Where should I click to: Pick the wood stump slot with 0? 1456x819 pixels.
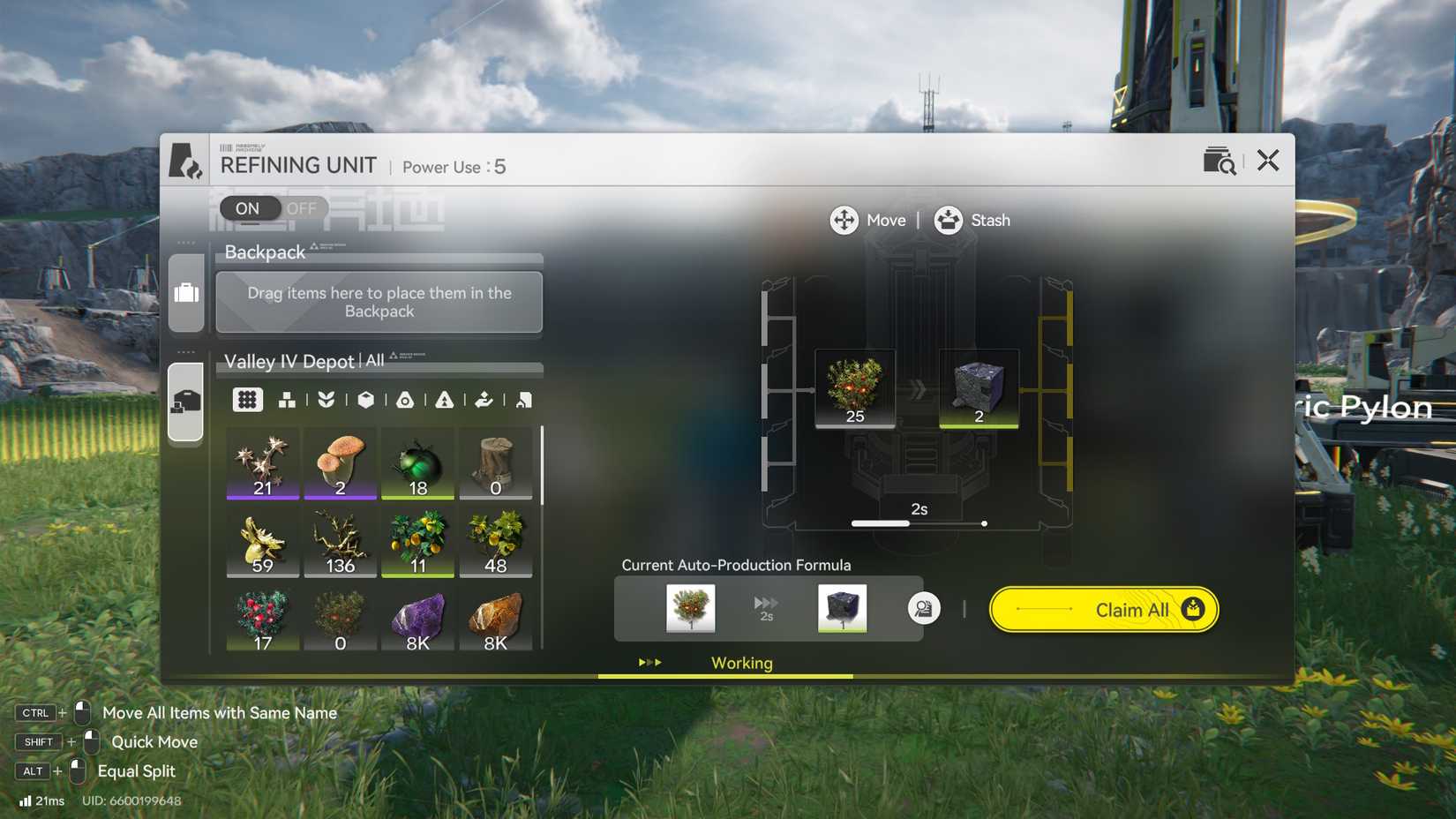(x=495, y=463)
